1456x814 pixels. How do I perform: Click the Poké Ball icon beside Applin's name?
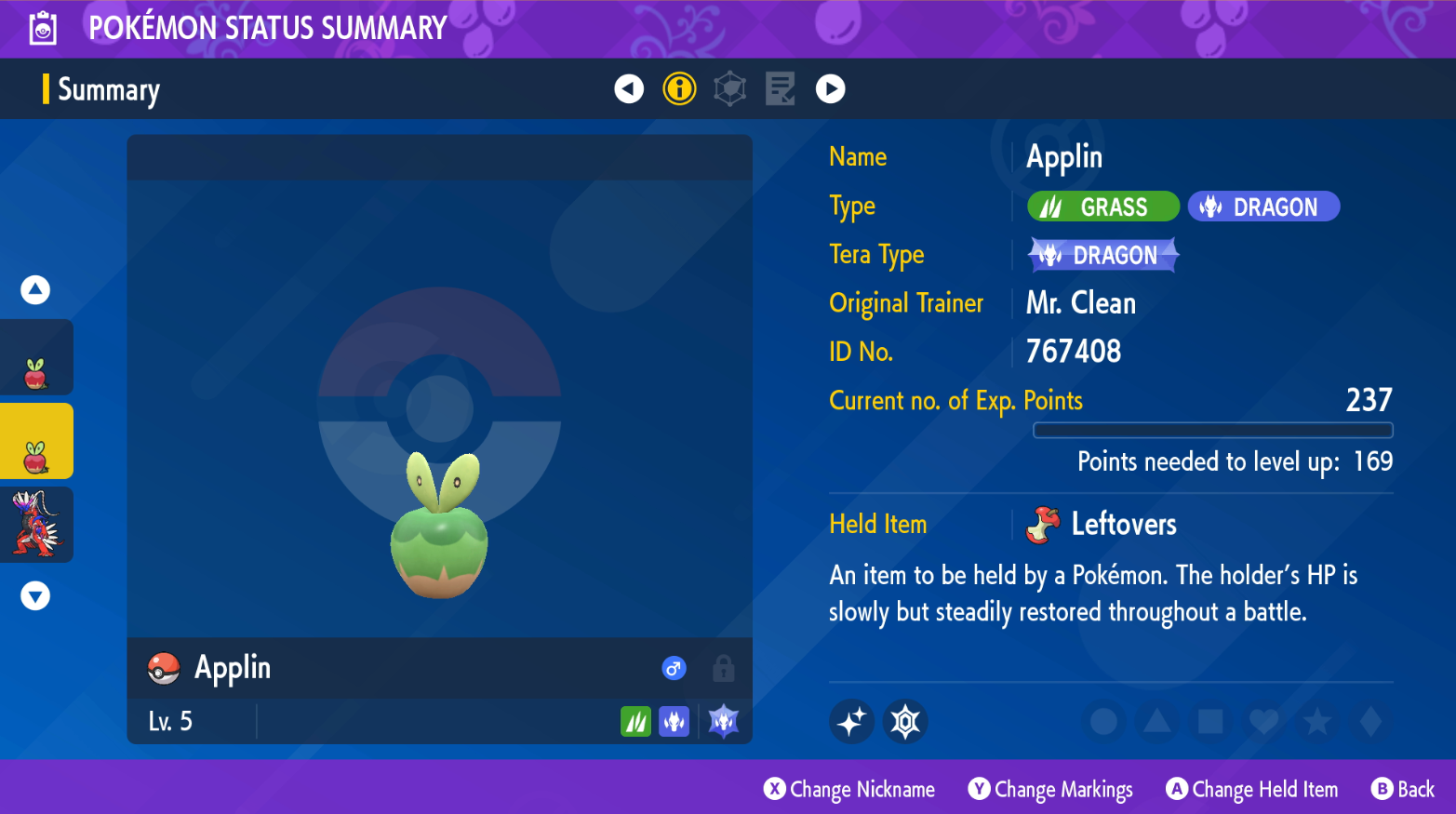coord(165,668)
